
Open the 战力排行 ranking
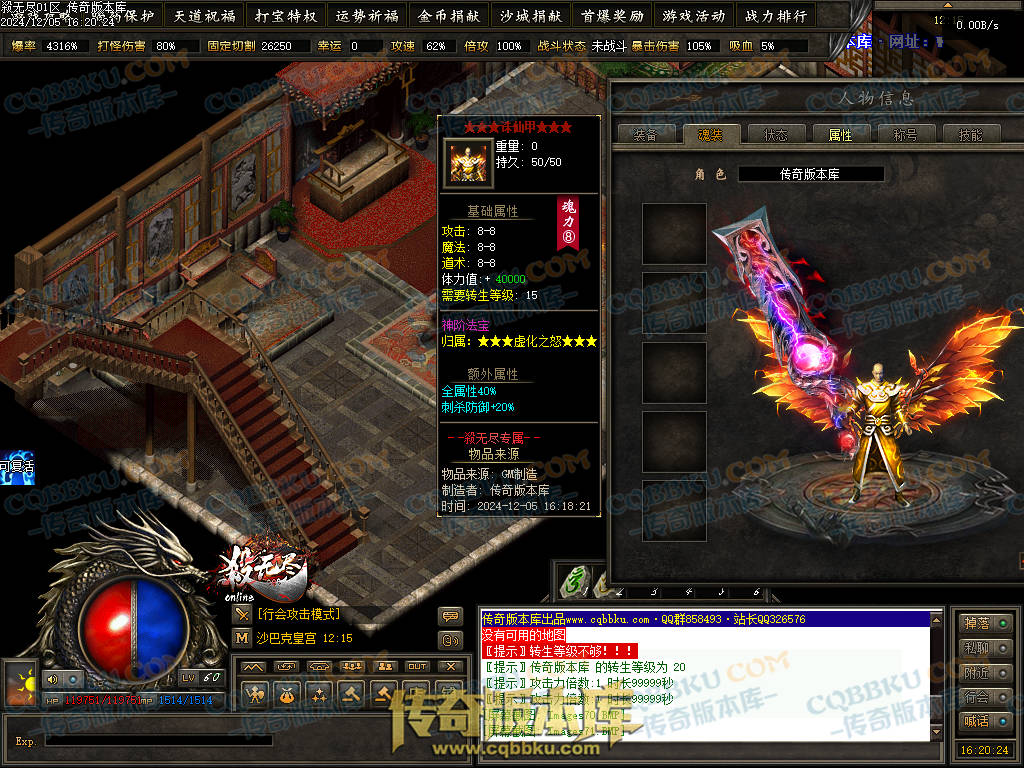(775, 16)
